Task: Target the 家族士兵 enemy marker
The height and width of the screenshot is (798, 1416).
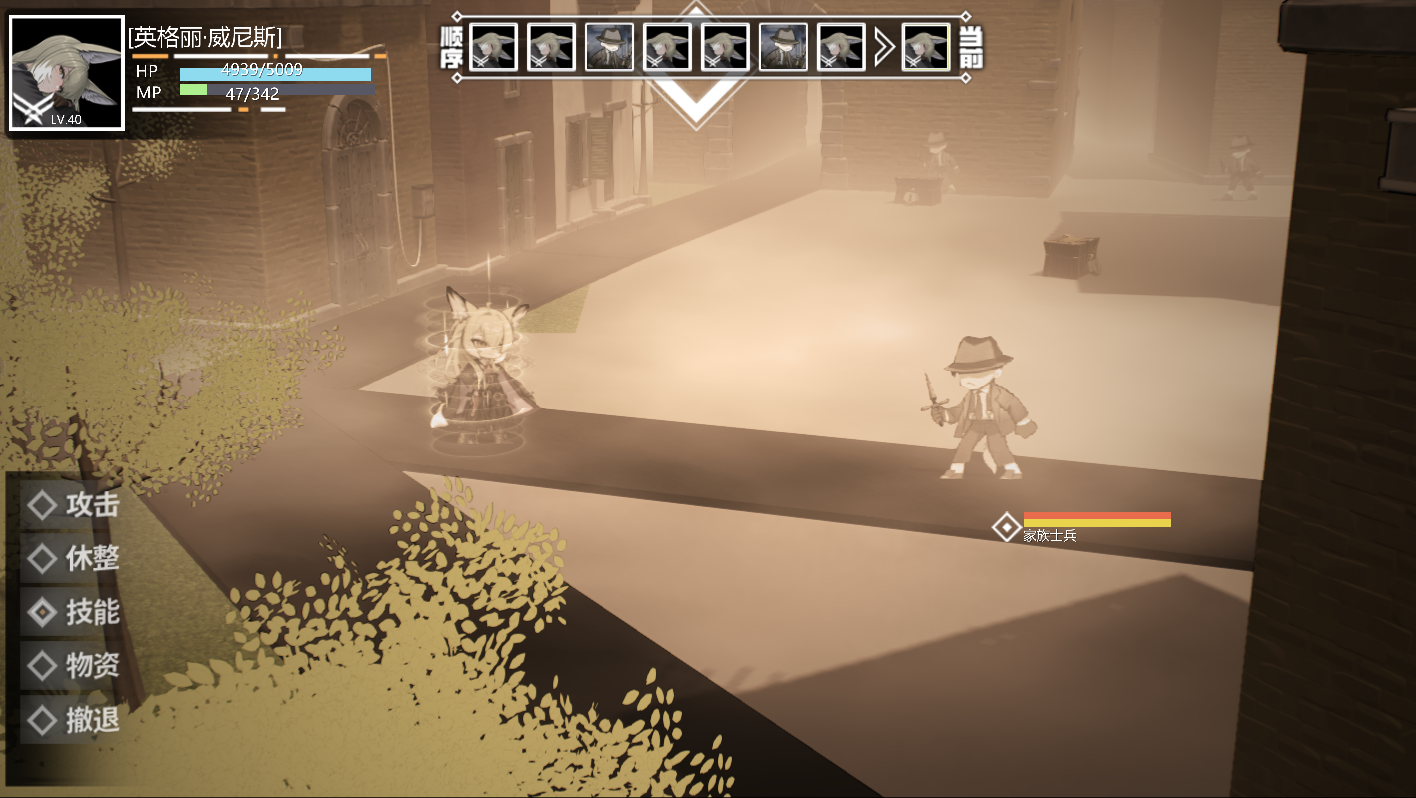Action: 1006,527
